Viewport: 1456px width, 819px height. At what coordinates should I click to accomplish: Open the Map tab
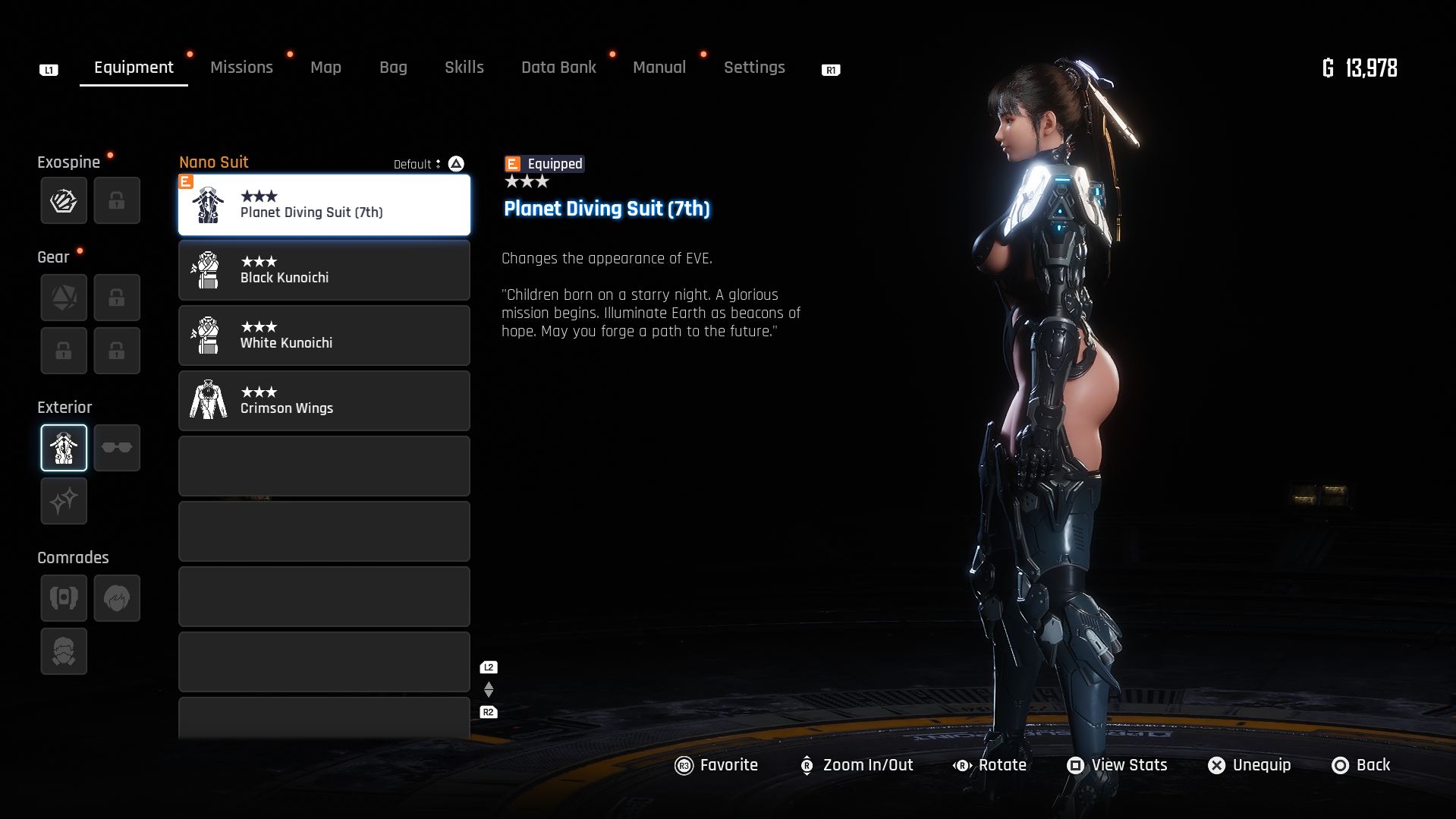click(x=325, y=68)
